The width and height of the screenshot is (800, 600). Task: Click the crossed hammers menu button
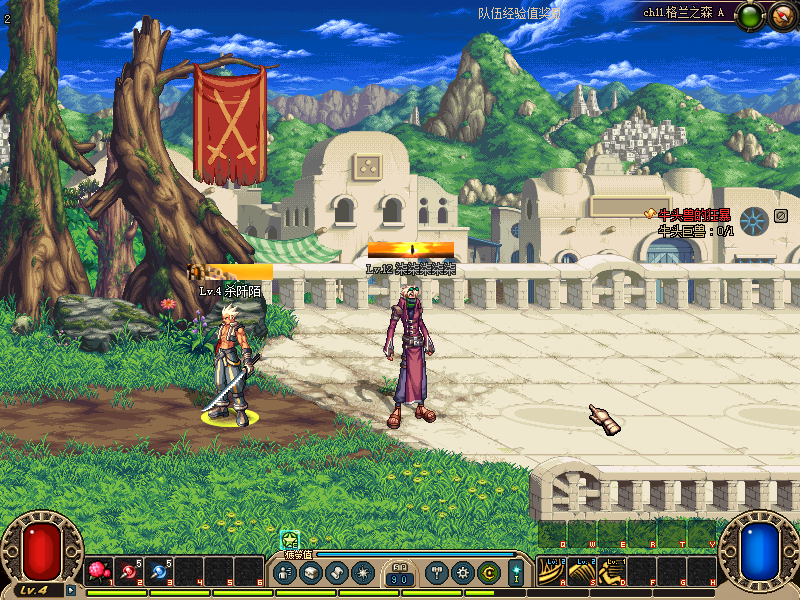(437, 573)
